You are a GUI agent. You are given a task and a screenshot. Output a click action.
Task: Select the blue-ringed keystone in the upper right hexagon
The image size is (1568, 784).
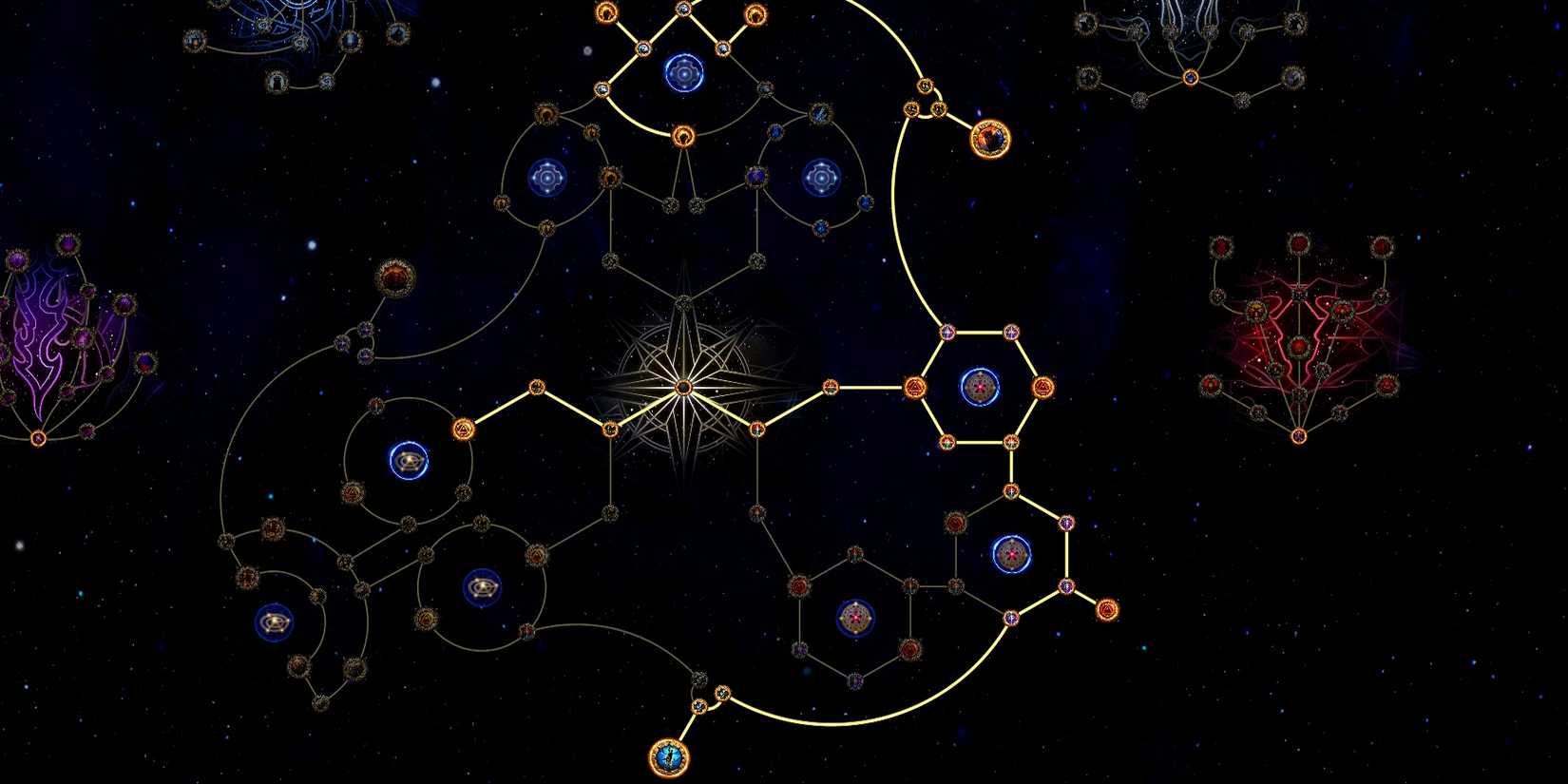pos(979,385)
